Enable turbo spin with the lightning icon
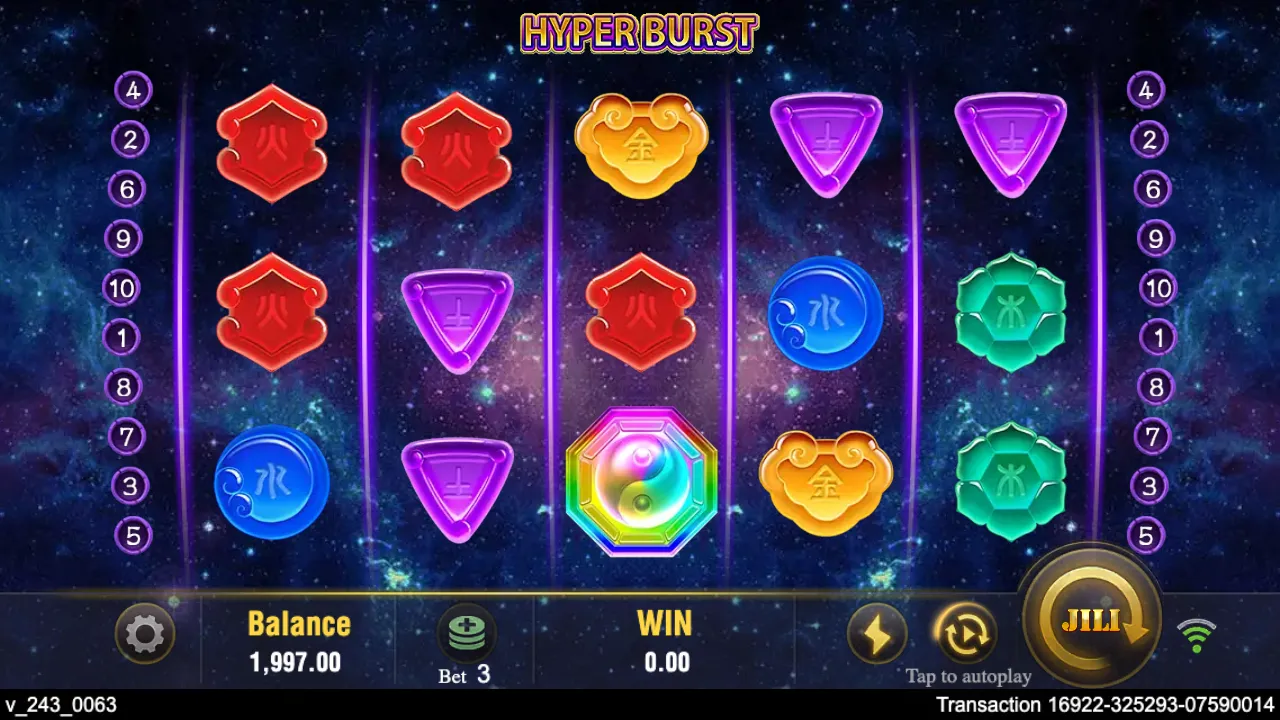The height and width of the screenshot is (720, 1280). click(878, 632)
